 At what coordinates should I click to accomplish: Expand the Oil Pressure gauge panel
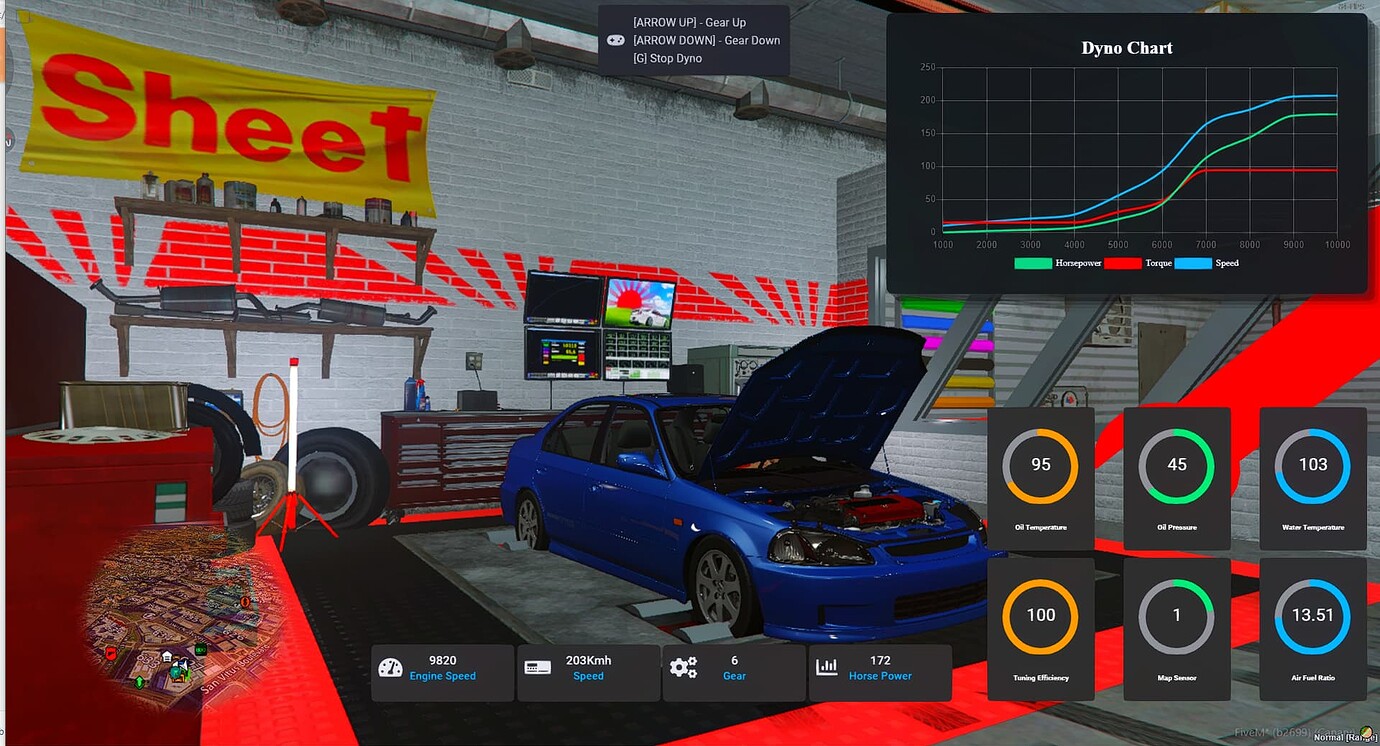(x=1177, y=478)
